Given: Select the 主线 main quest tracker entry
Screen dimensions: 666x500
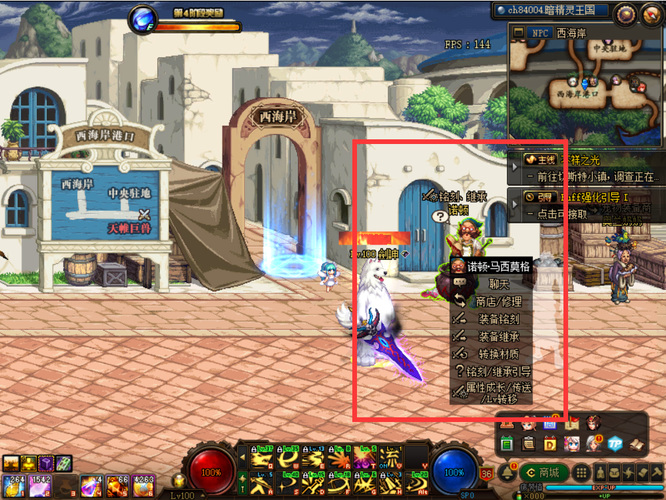Looking at the screenshot, I should (x=592, y=167).
